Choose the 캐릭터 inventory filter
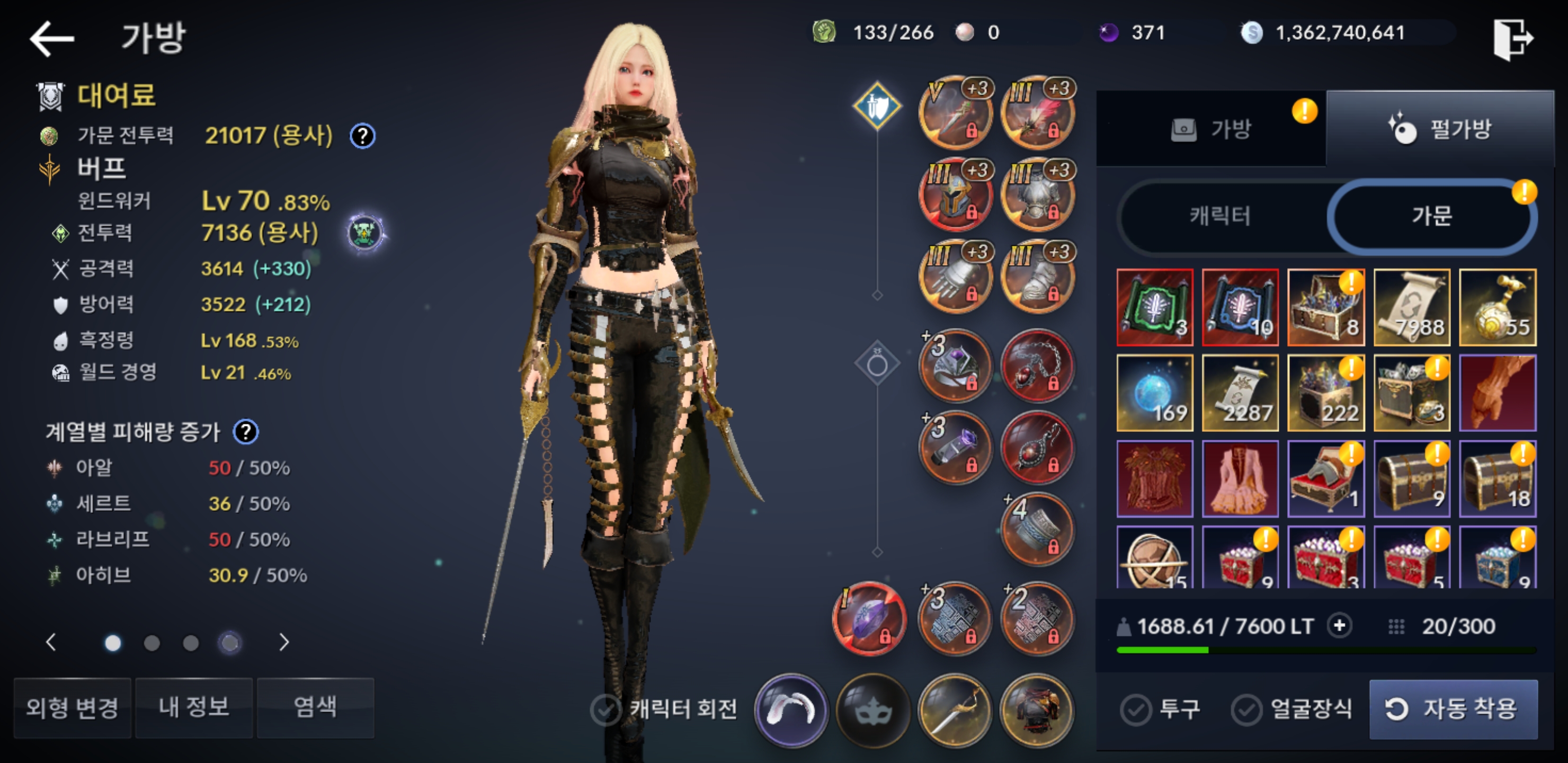This screenshot has height=763, width=1568. click(x=1221, y=216)
